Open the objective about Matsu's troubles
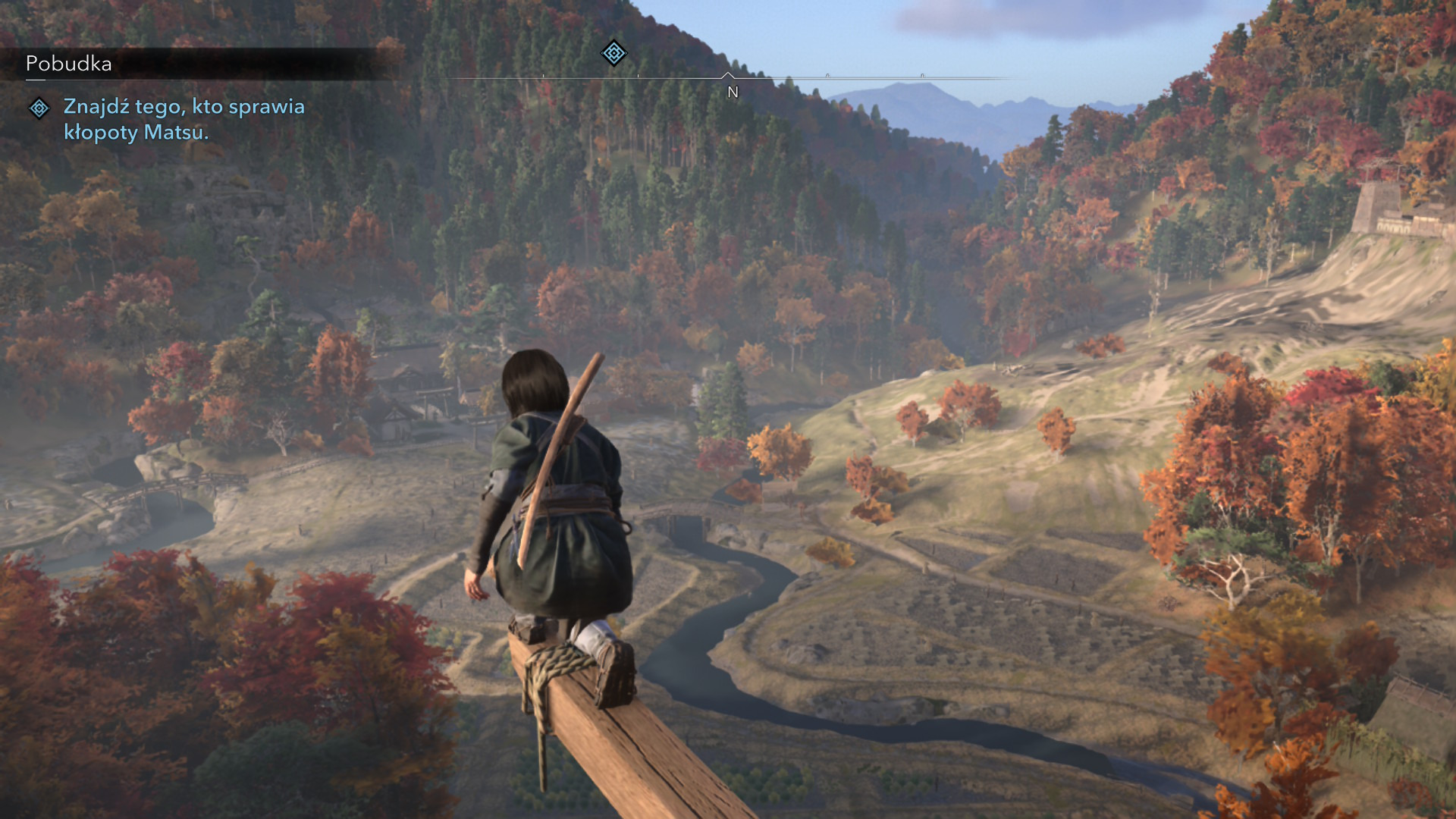 184,119
